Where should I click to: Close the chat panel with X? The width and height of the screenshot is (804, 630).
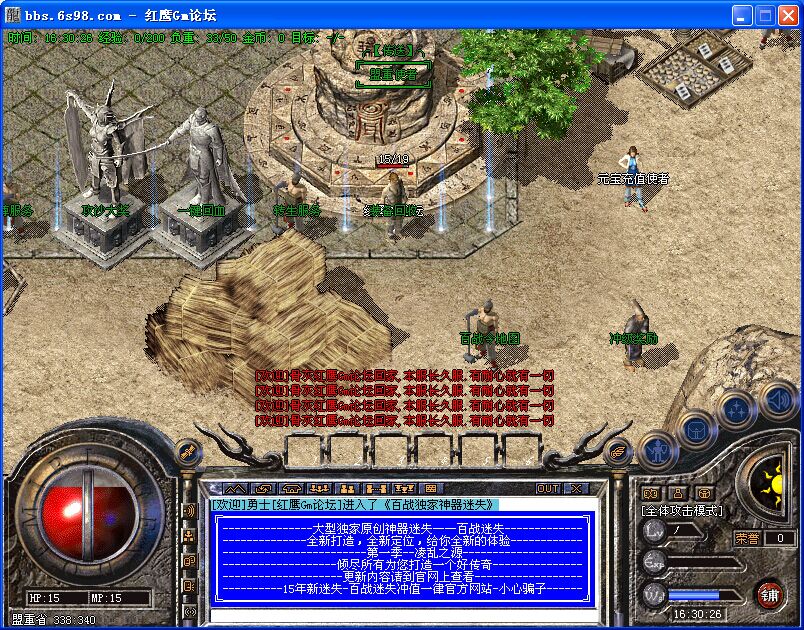576,488
